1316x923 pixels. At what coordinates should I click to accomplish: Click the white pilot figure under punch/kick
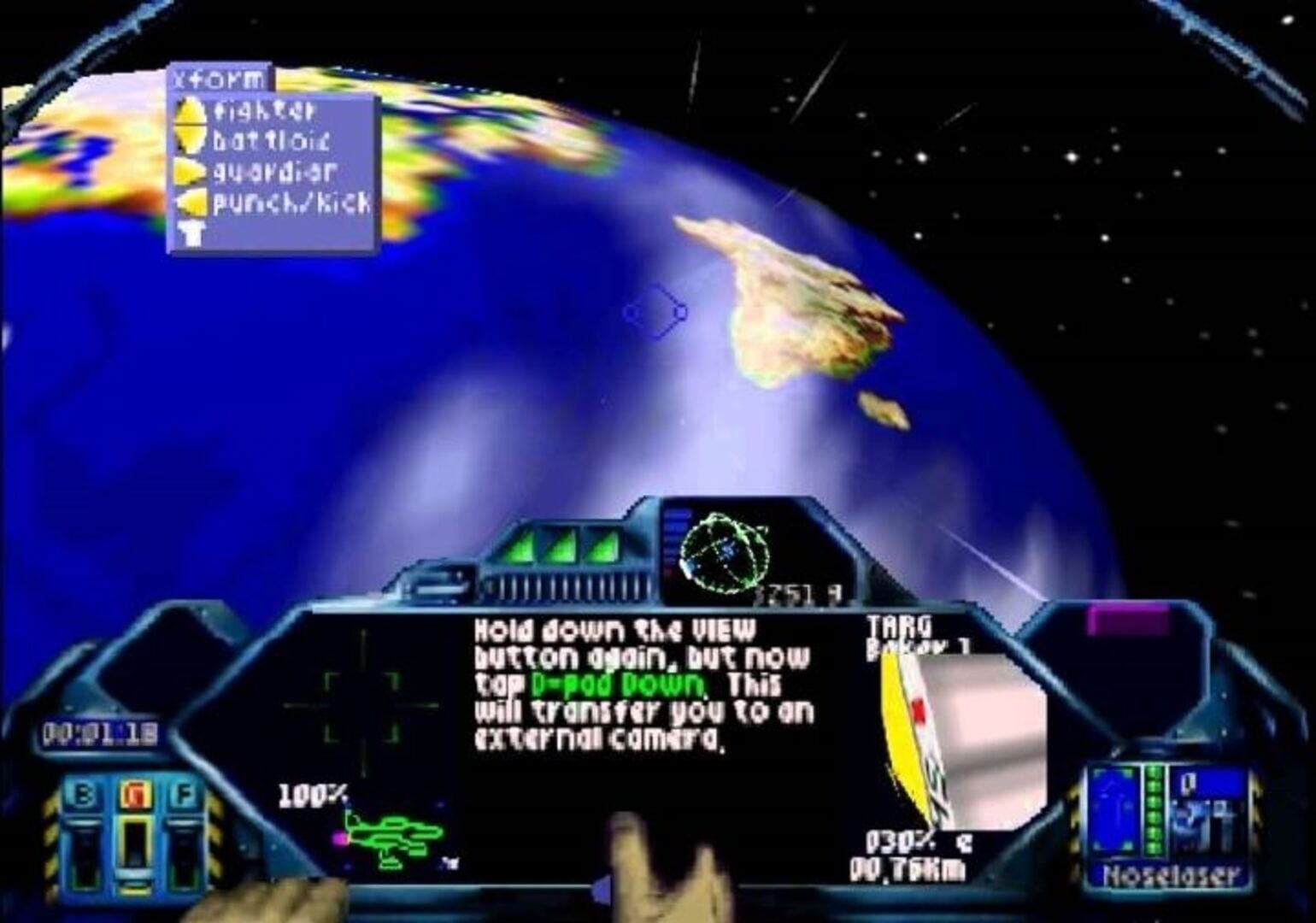click(x=191, y=232)
